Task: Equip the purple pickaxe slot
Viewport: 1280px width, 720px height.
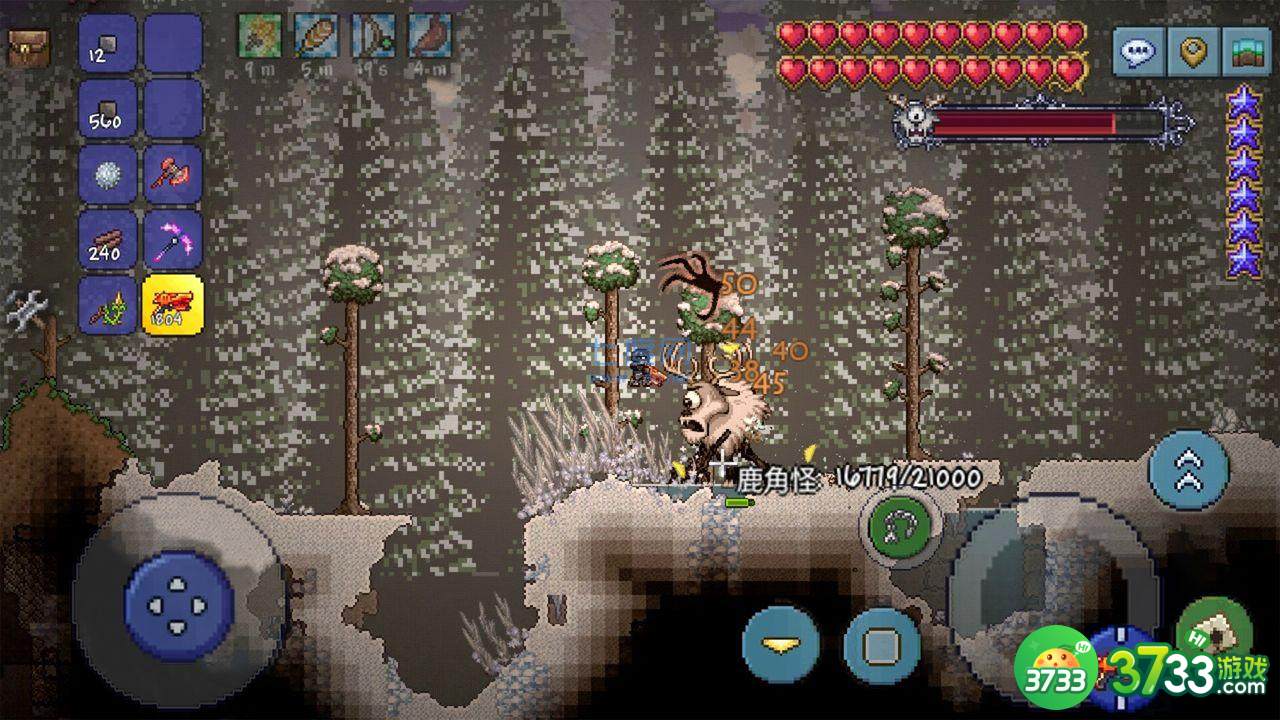Action: pyautogui.click(x=173, y=240)
